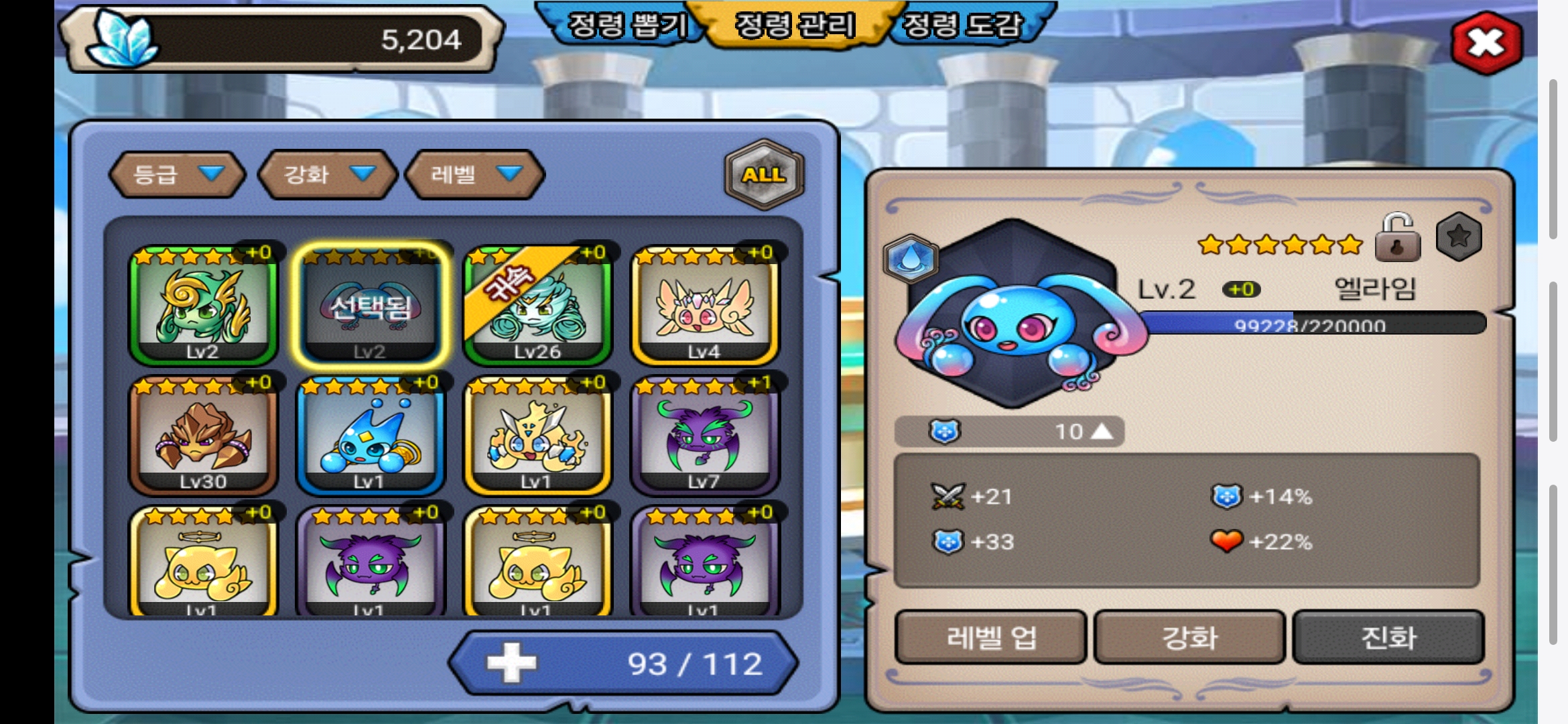
Task: Toggle the padlock for 엘라임
Action: 1397,238
